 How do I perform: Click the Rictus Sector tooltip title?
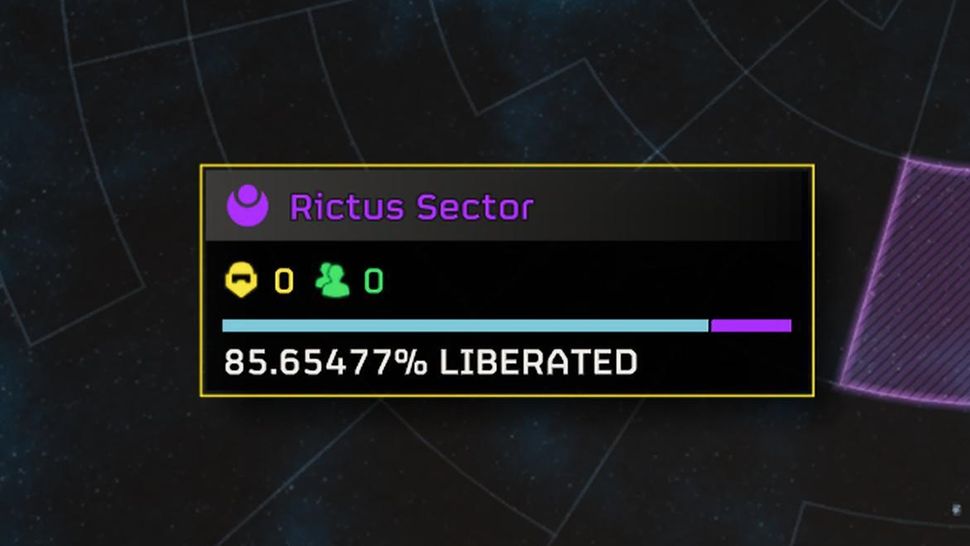point(411,208)
